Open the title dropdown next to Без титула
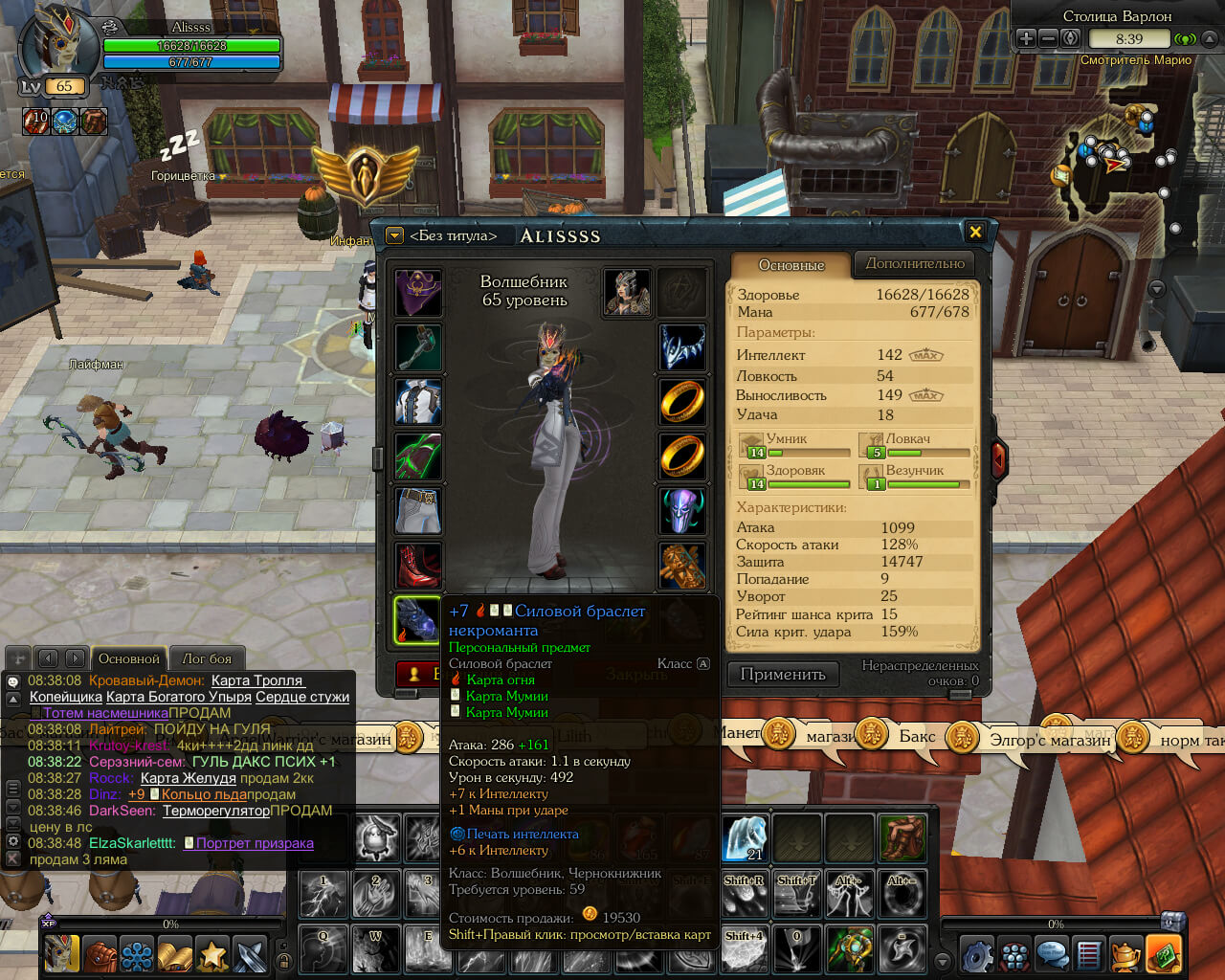This screenshot has width=1225, height=980. click(x=394, y=235)
